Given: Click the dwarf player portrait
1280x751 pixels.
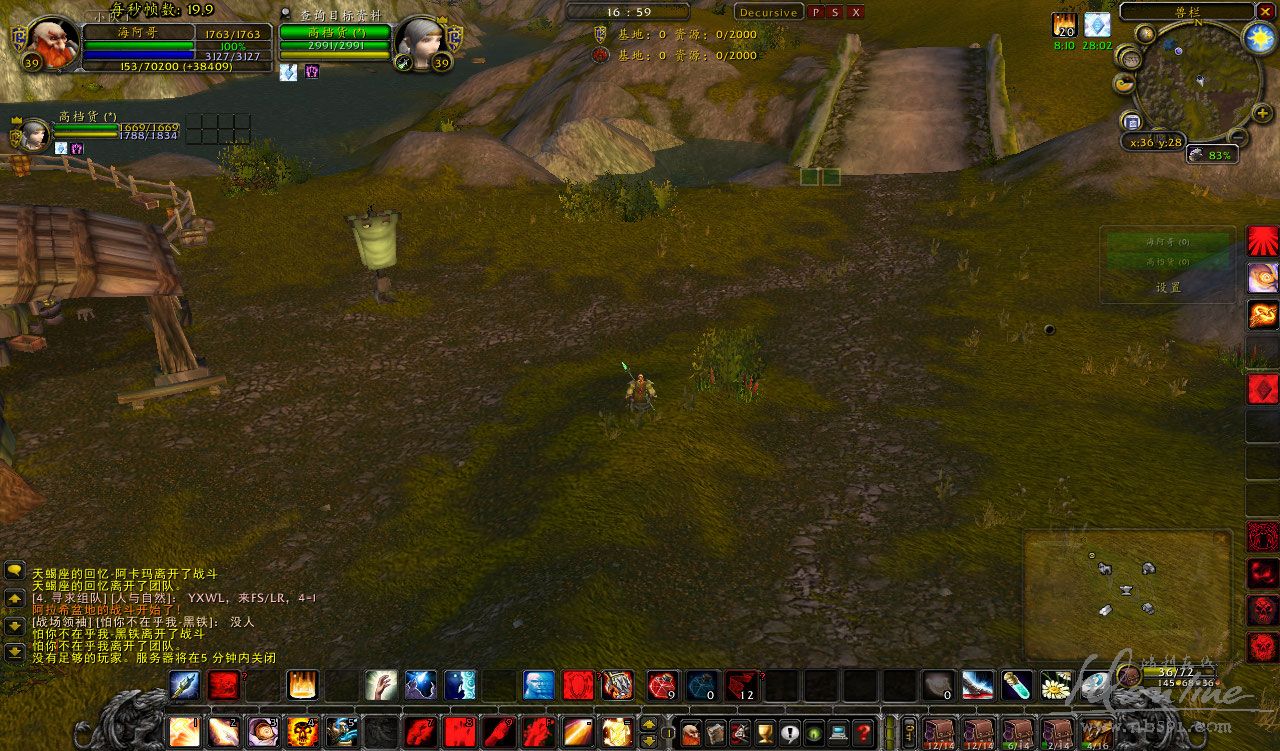Looking at the screenshot, I should point(48,41).
